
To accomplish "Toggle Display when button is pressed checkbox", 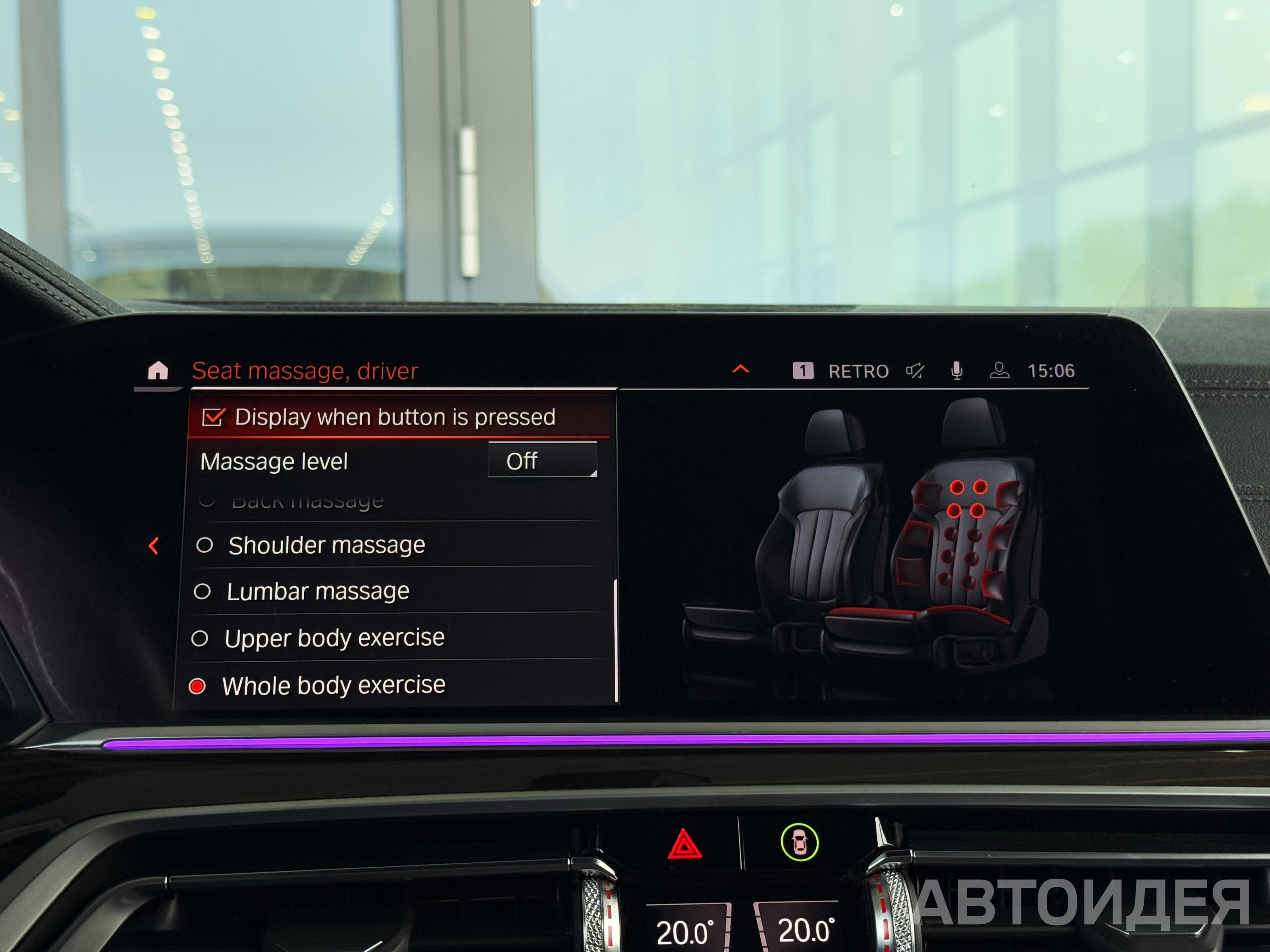I will click(213, 418).
